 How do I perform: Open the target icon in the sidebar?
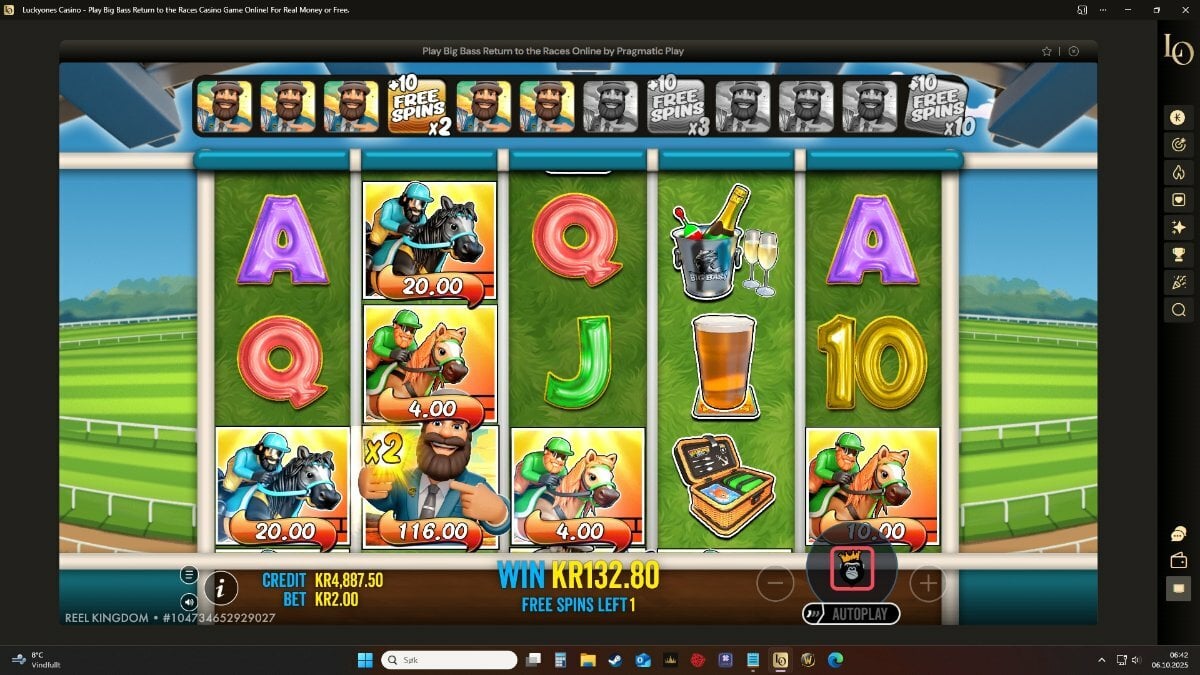click(1178, 145)
